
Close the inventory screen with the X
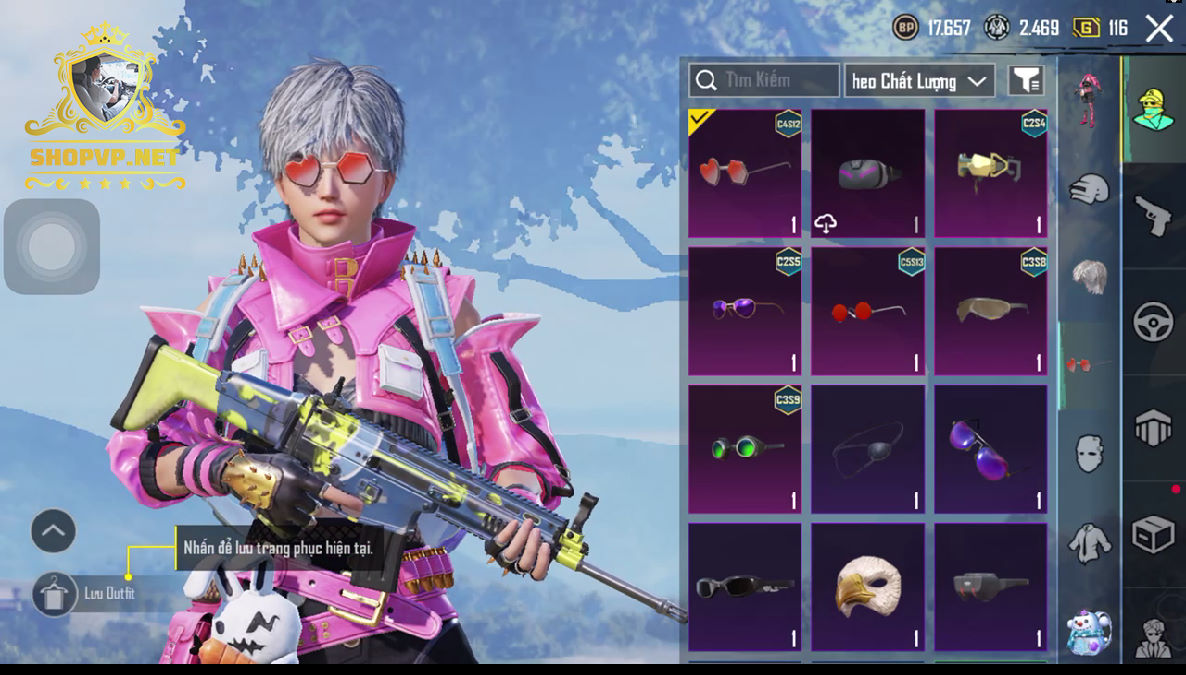point(1159,28)
